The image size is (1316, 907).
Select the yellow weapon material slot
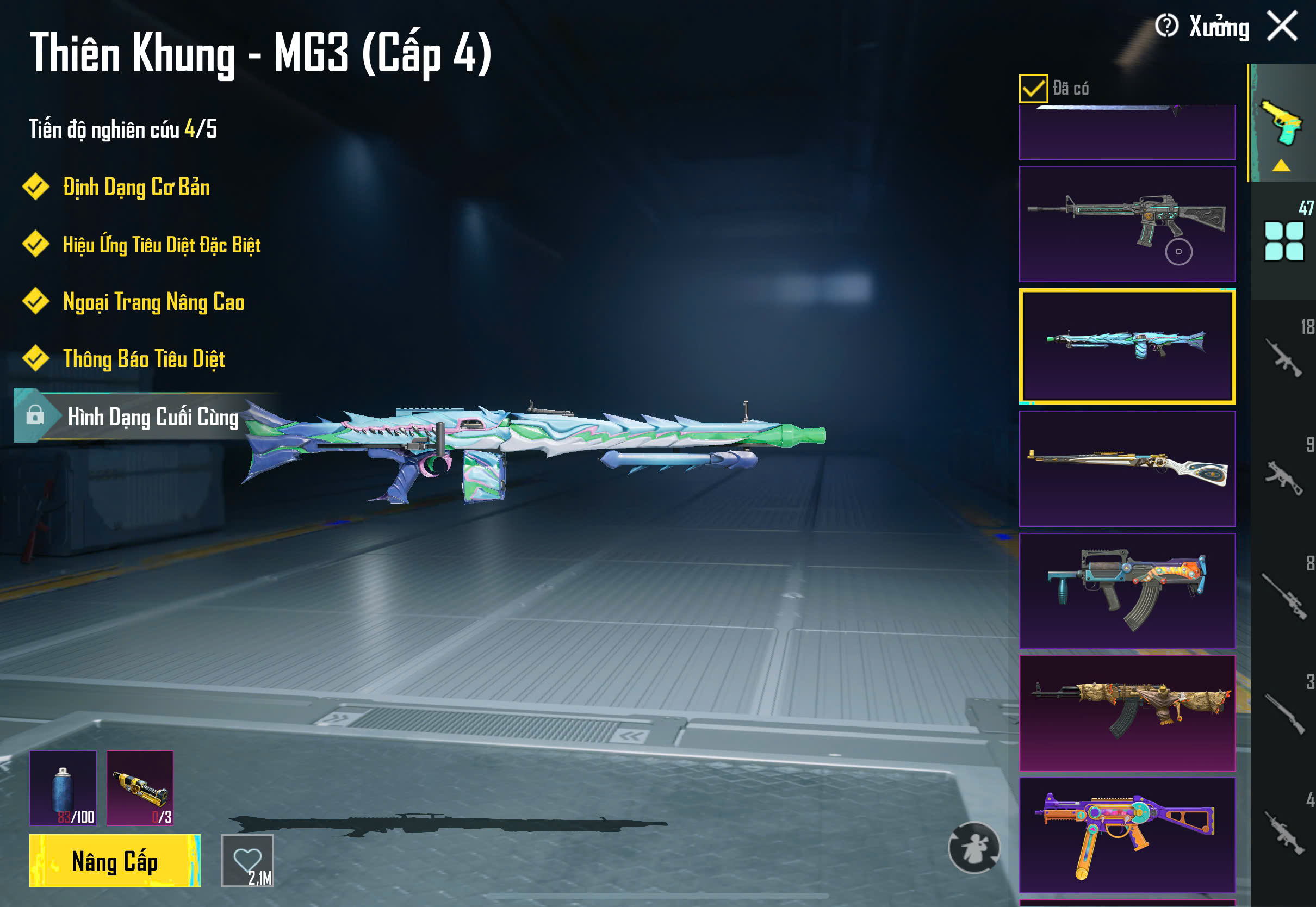pos(140,788)
